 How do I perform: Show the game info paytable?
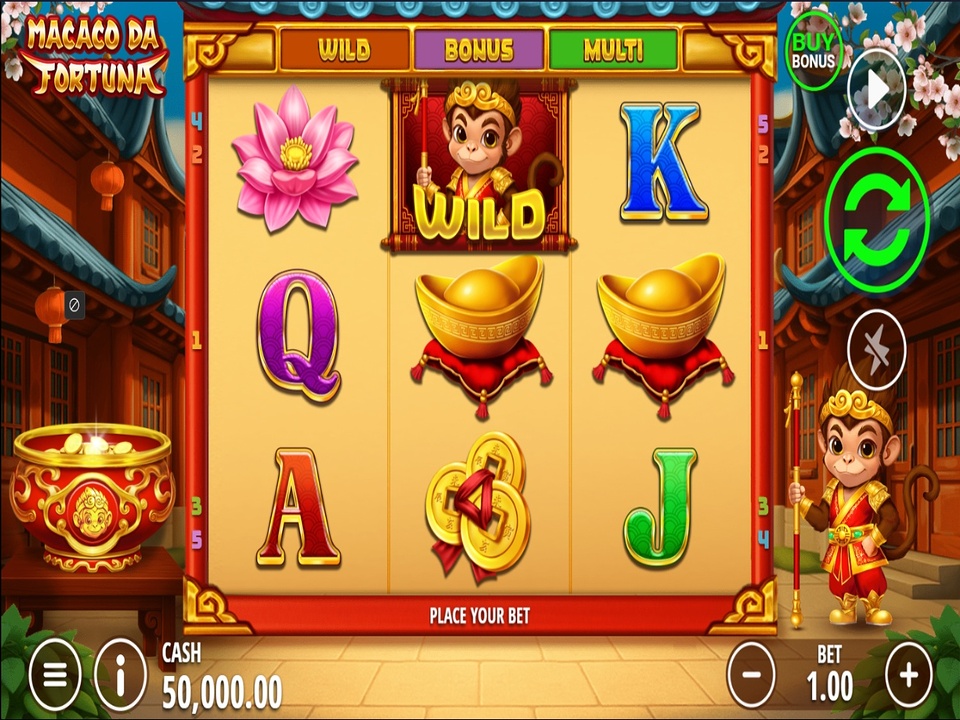point(120,675)
